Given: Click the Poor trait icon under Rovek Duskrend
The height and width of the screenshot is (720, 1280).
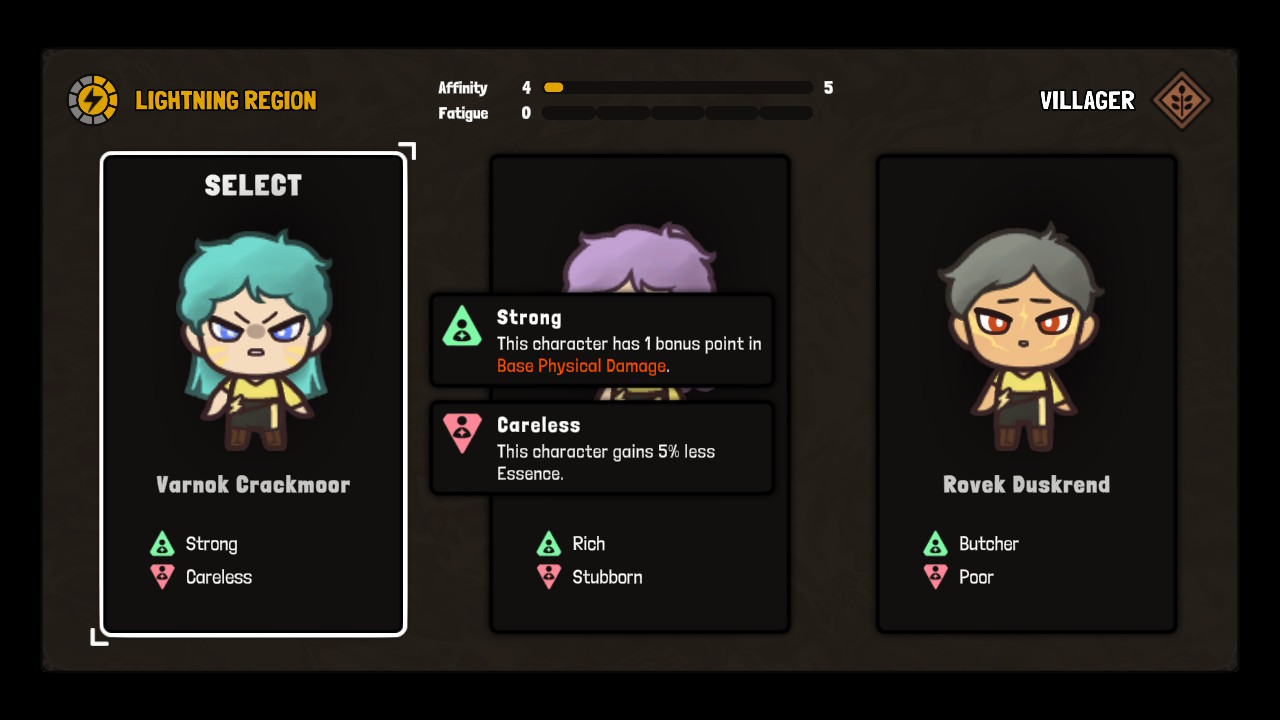Looking at the screenshot, I should coord(936,576).
